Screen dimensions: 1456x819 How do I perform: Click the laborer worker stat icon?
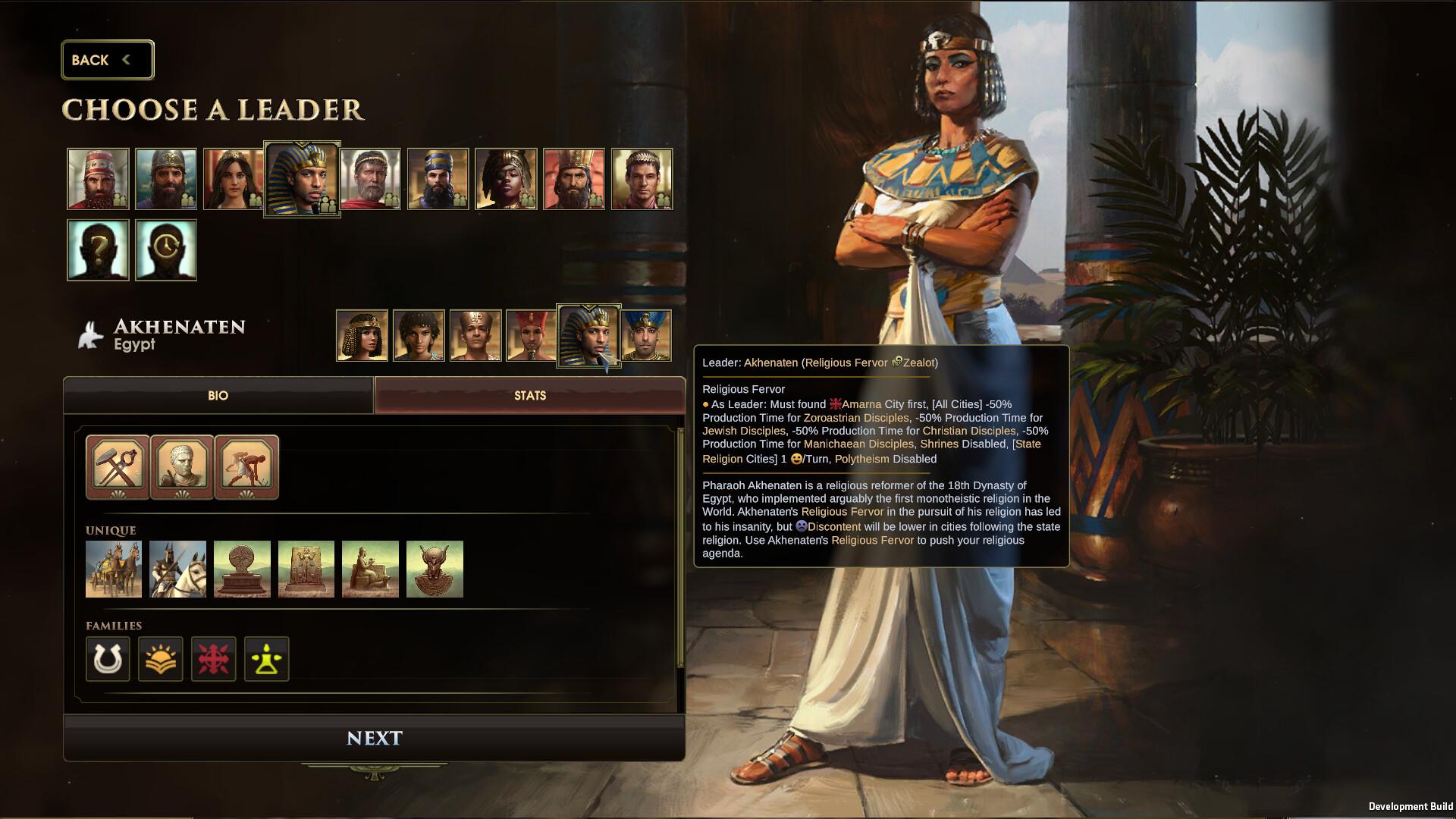pyautogui.click(x=246, y=466)
